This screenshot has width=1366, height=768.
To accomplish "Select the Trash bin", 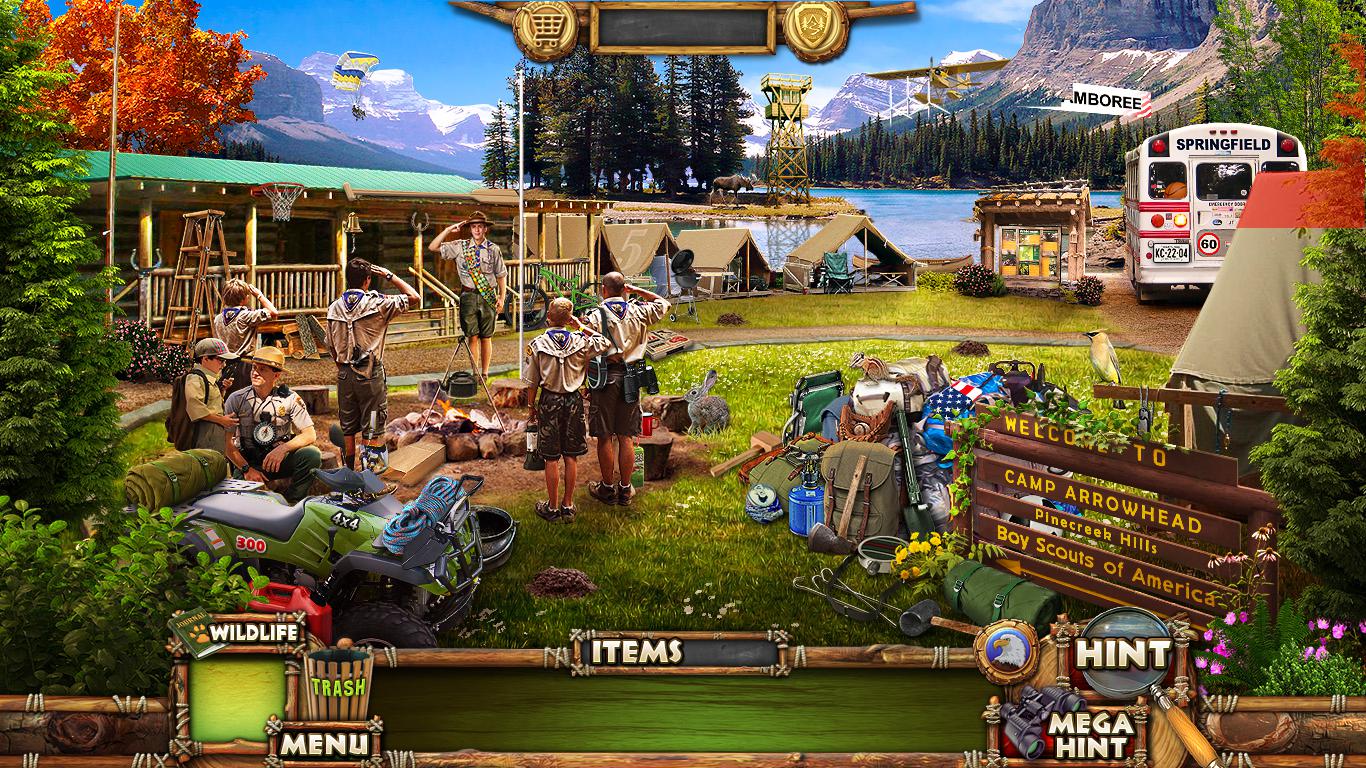I will [337, 685].
